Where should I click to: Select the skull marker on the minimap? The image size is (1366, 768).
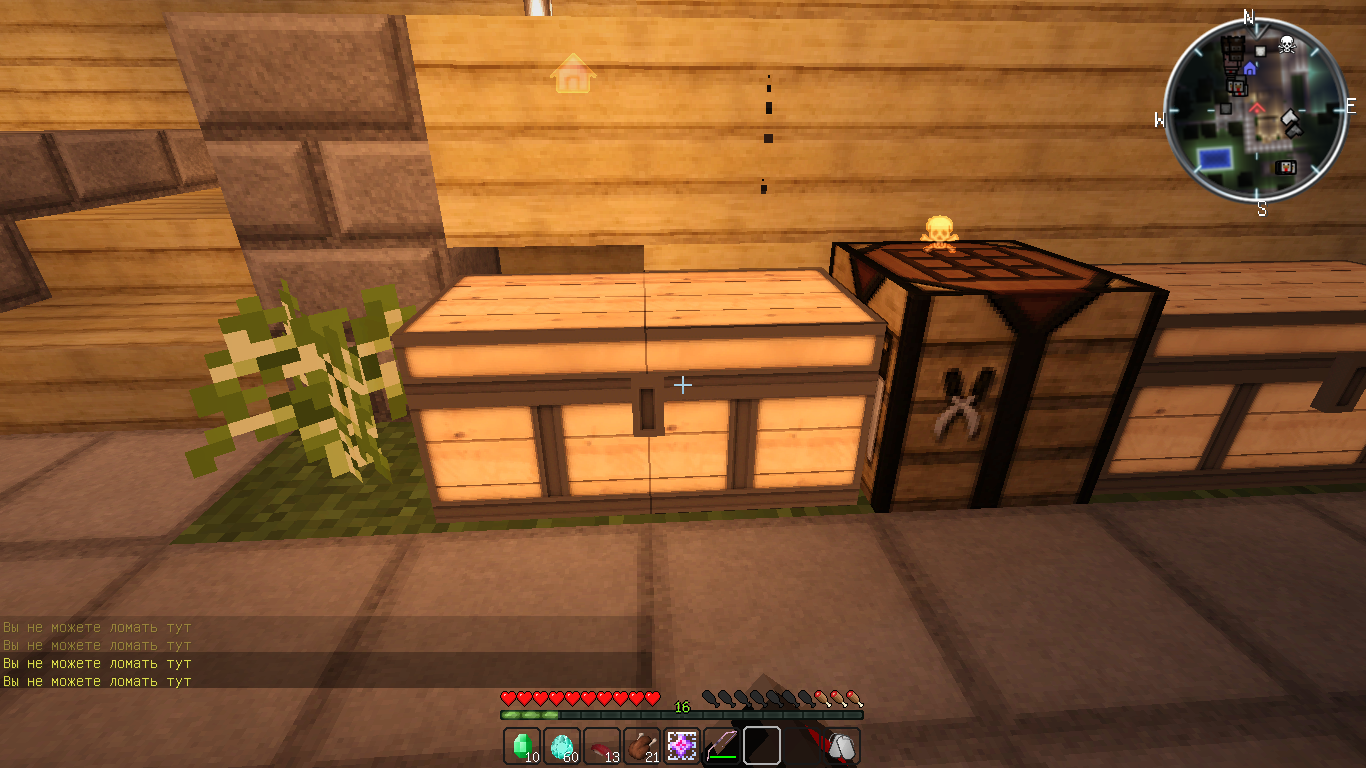coord(1287,44)
